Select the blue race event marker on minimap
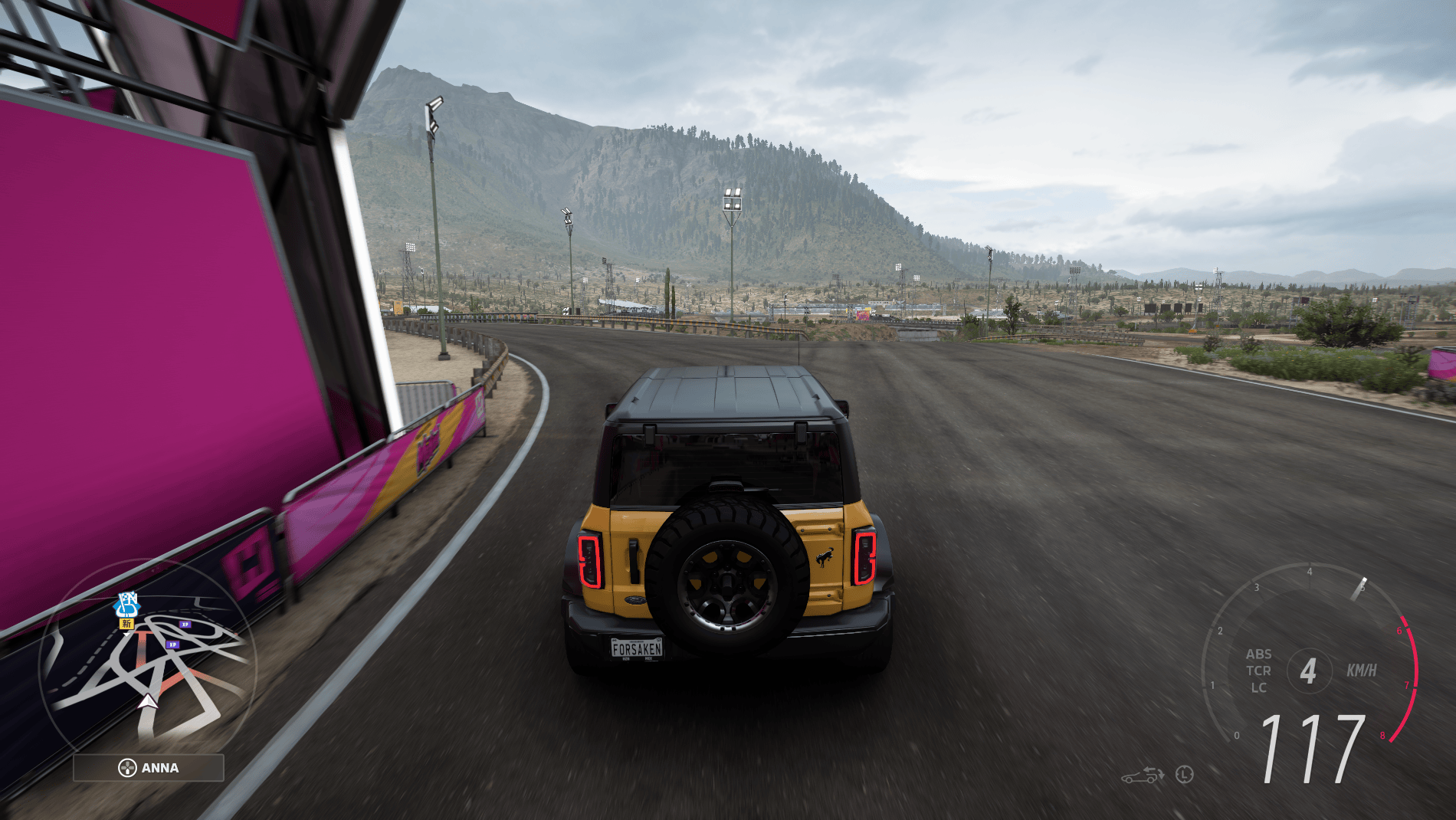1456x820 pixels. point(127,605)
